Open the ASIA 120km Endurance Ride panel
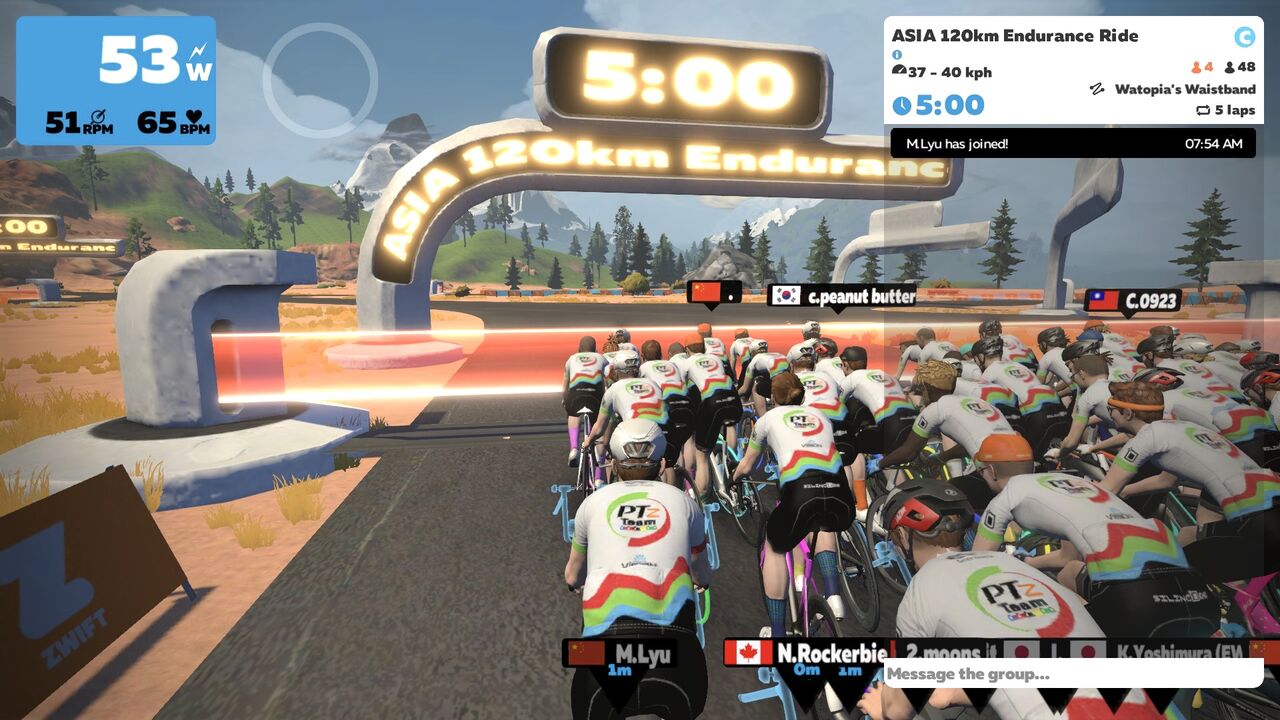The image size is (1280, 720). [1014, 36]
